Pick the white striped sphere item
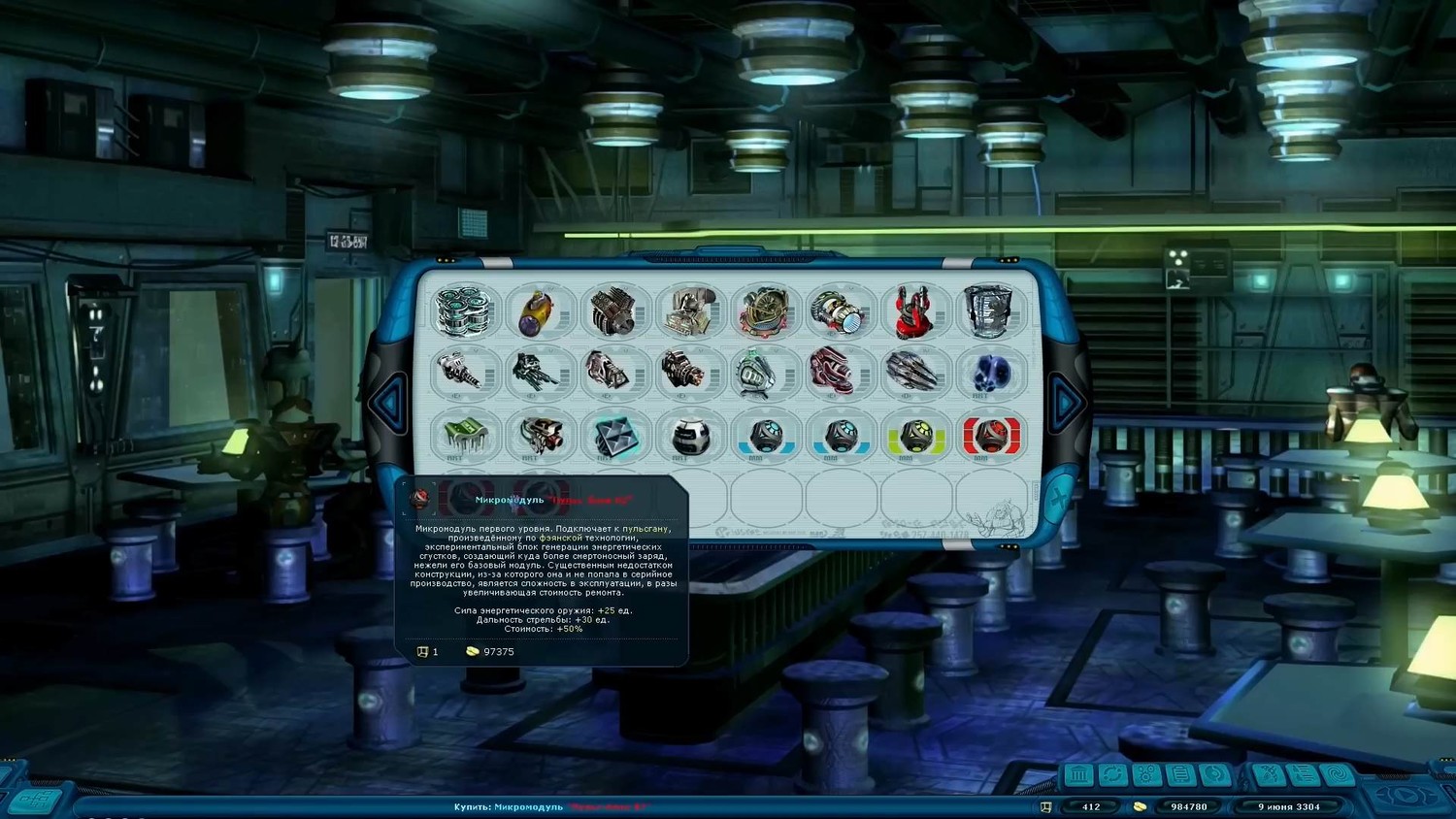Screen dimensions: 1456x819 [x=690, y=436]
